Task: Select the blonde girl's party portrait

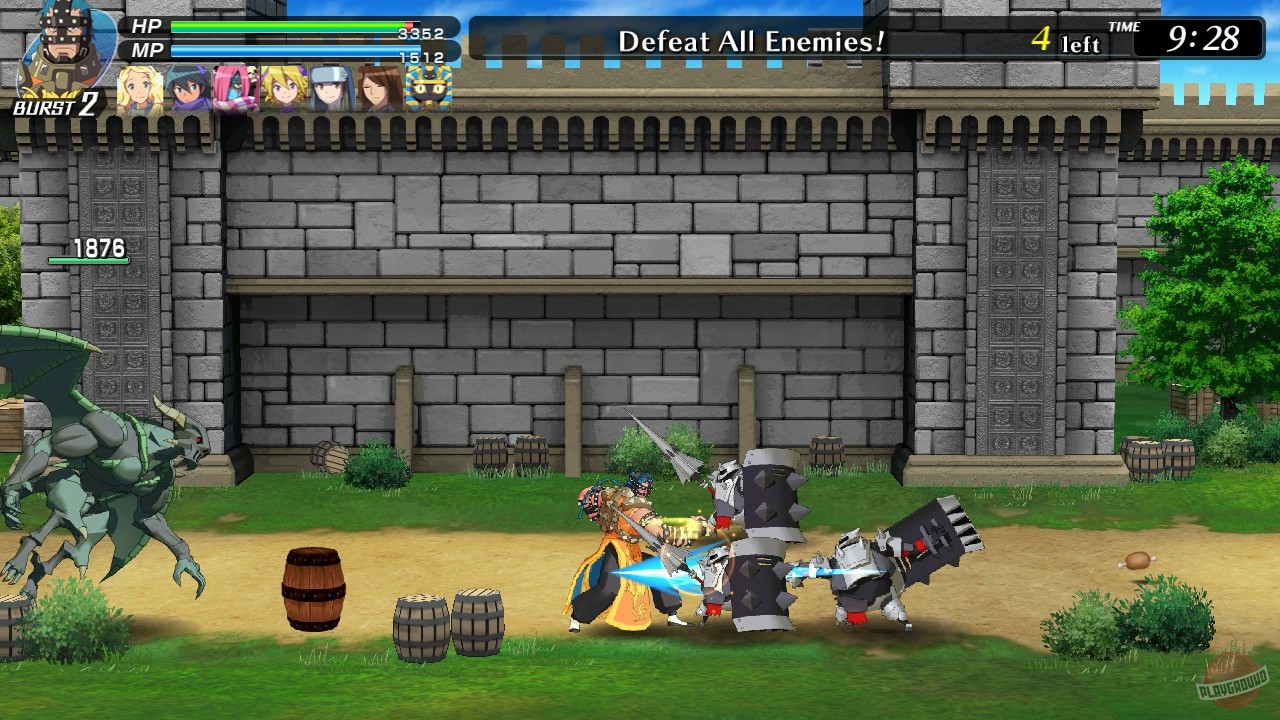Action: [138, 90]
